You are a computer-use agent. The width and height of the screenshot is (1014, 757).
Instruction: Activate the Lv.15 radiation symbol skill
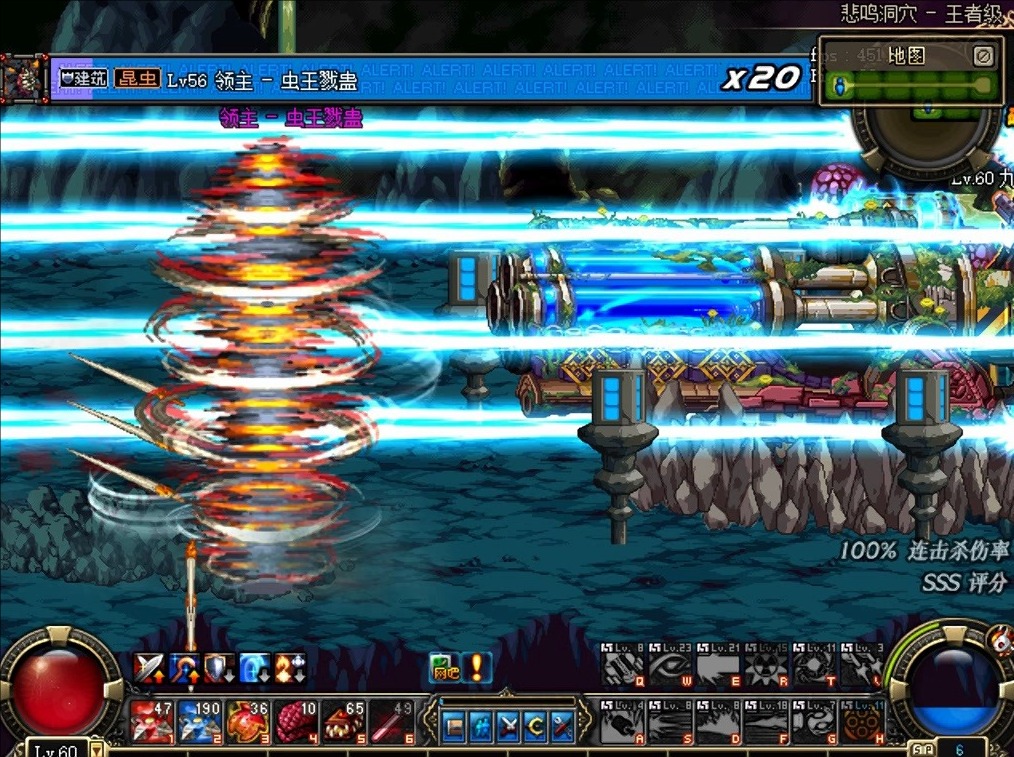(765, 666)
